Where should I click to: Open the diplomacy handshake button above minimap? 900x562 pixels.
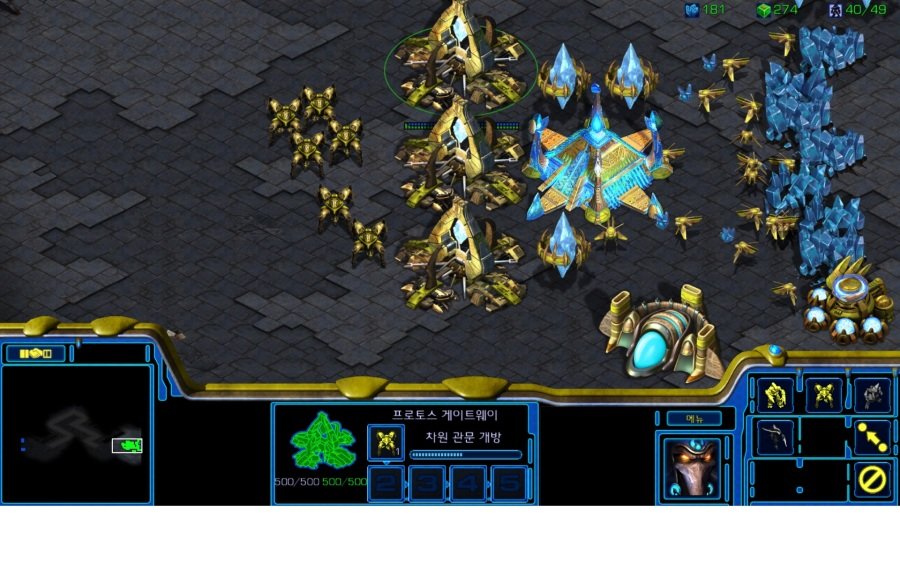pyautogui.click(x=35, y=353)
